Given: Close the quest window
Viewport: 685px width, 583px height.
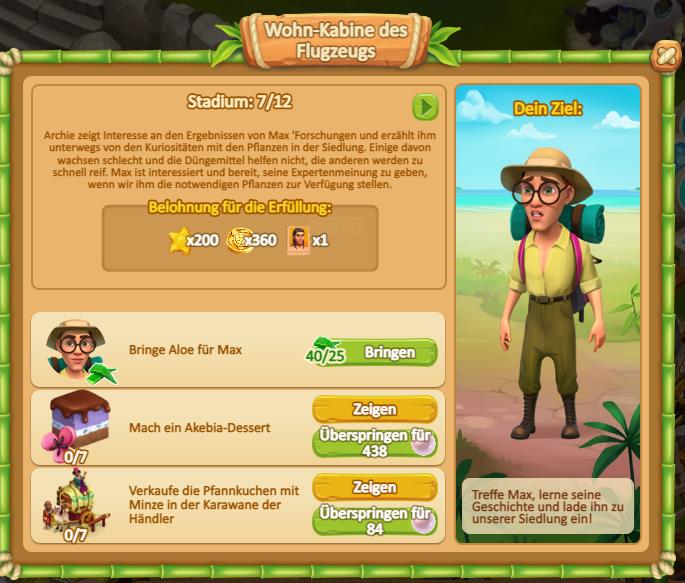Looking at the screenshot, I should tap(664, 59).
